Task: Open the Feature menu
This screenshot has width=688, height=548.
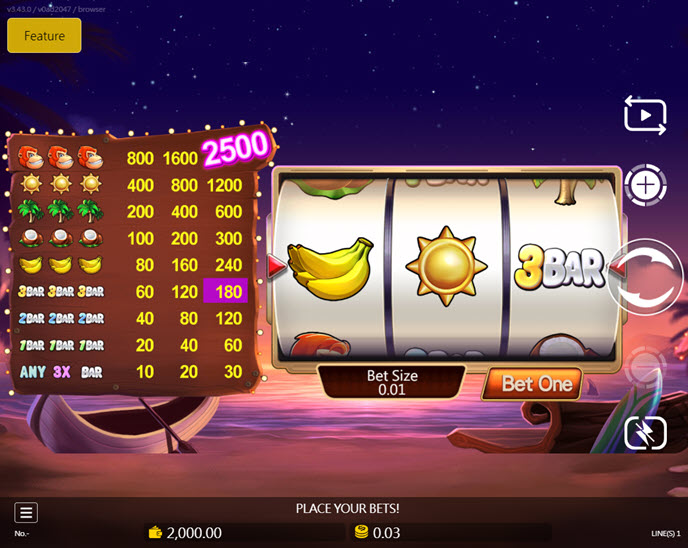Action: [x=44, y=36]
